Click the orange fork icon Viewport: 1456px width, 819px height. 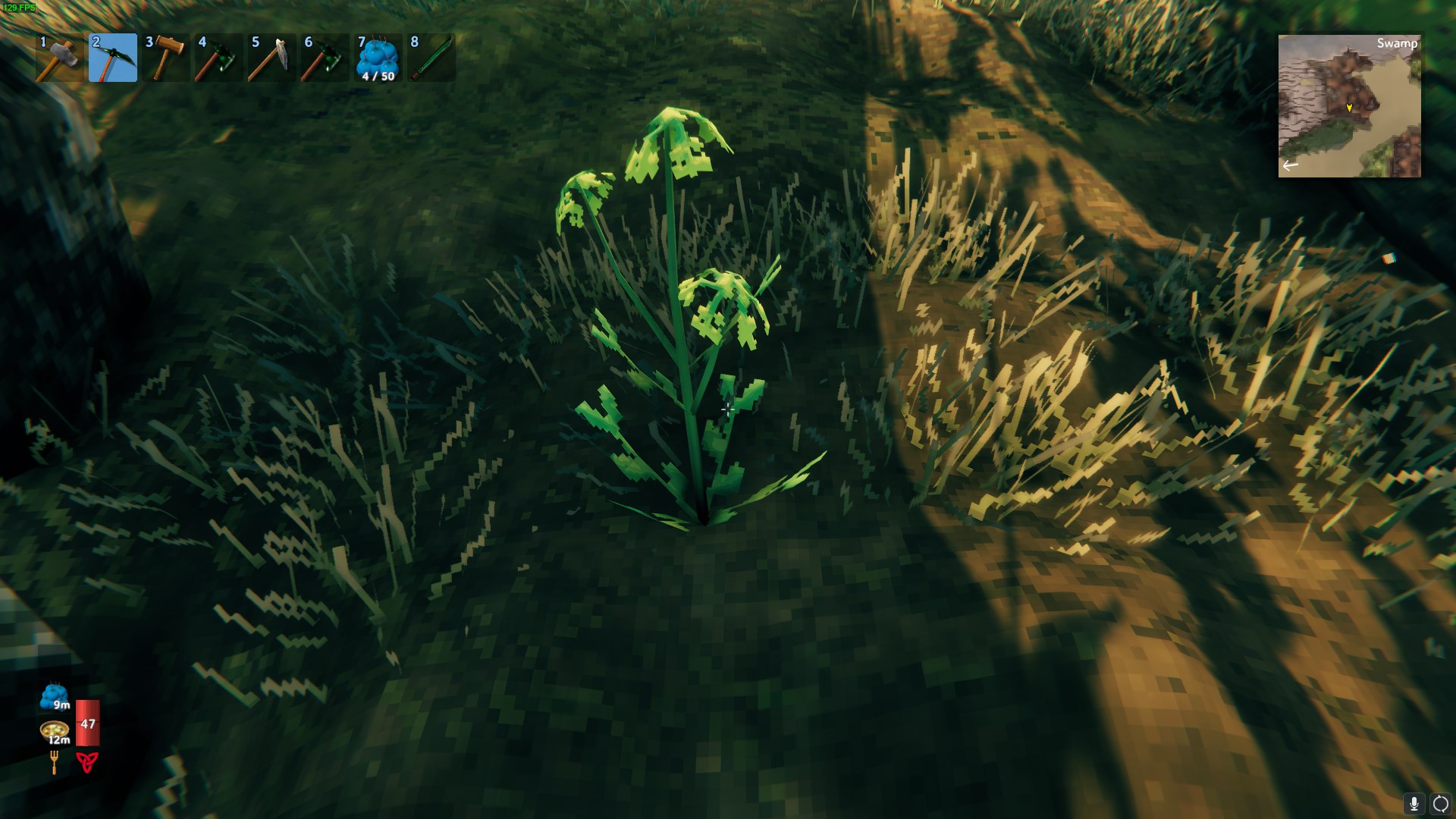coord(55,762)
